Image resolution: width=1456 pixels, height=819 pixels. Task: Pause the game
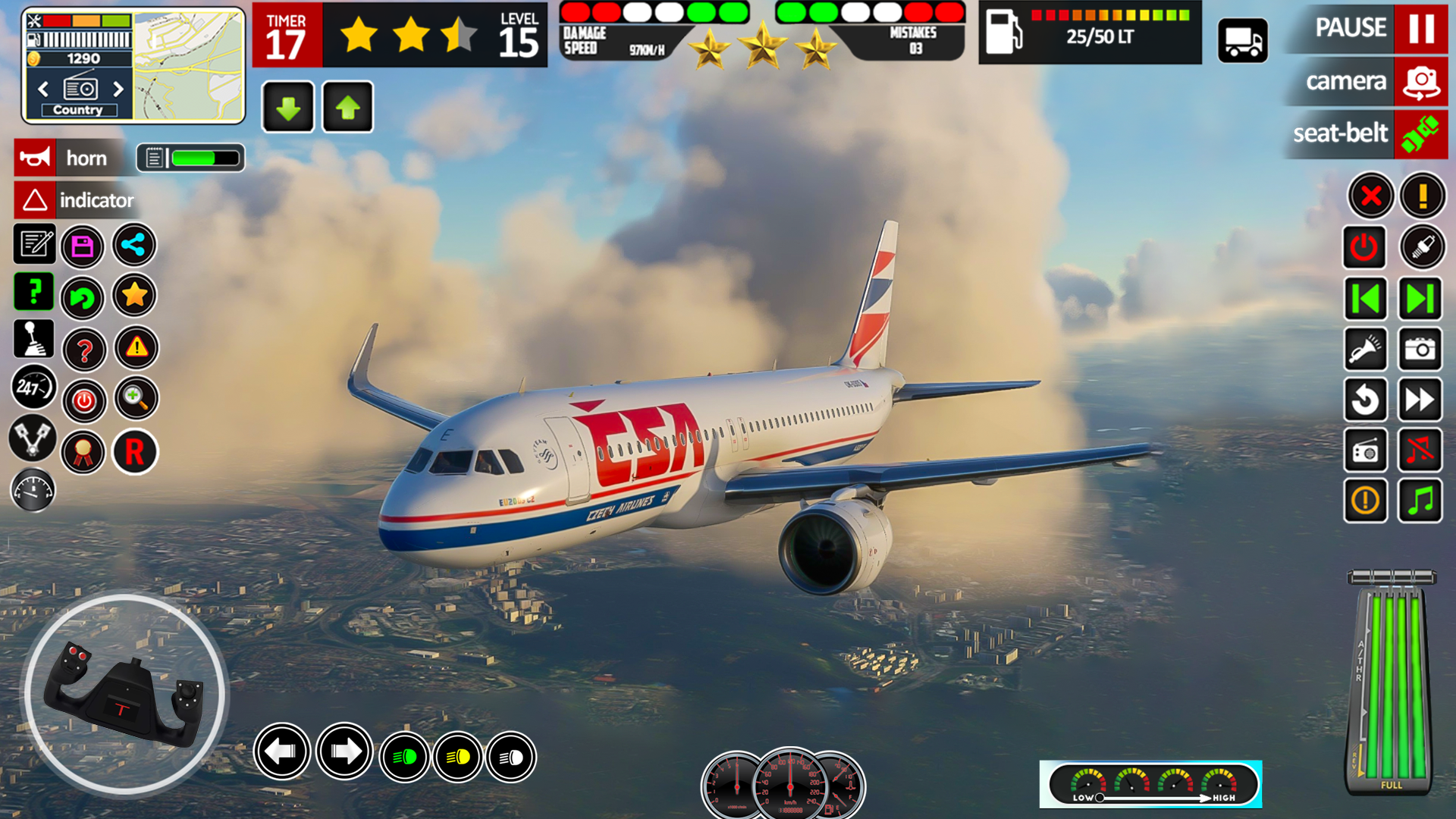click(1420, 29)
